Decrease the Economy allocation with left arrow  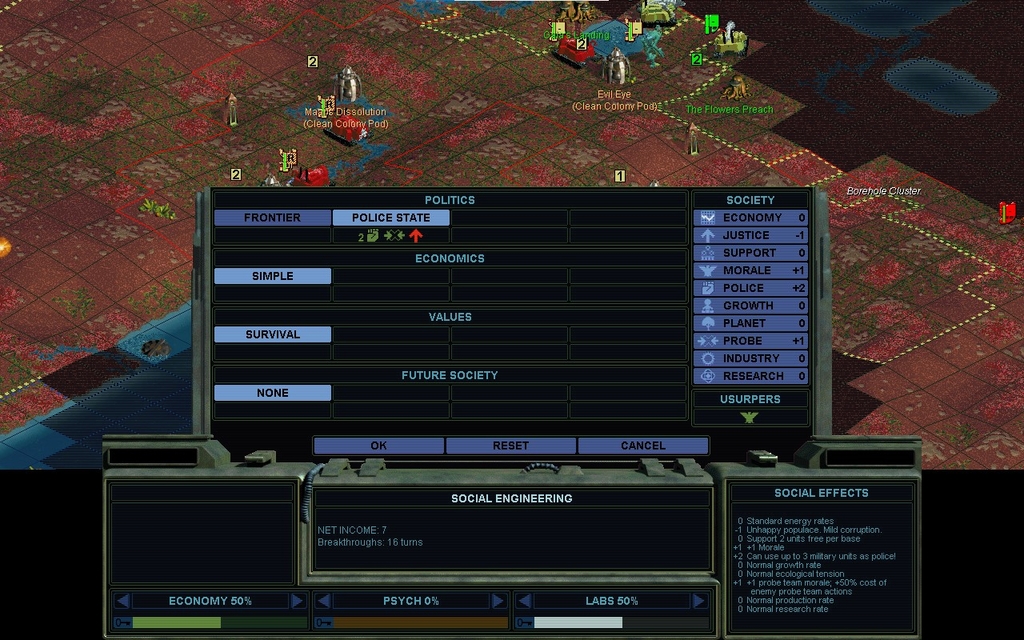[x=122, y=601]
